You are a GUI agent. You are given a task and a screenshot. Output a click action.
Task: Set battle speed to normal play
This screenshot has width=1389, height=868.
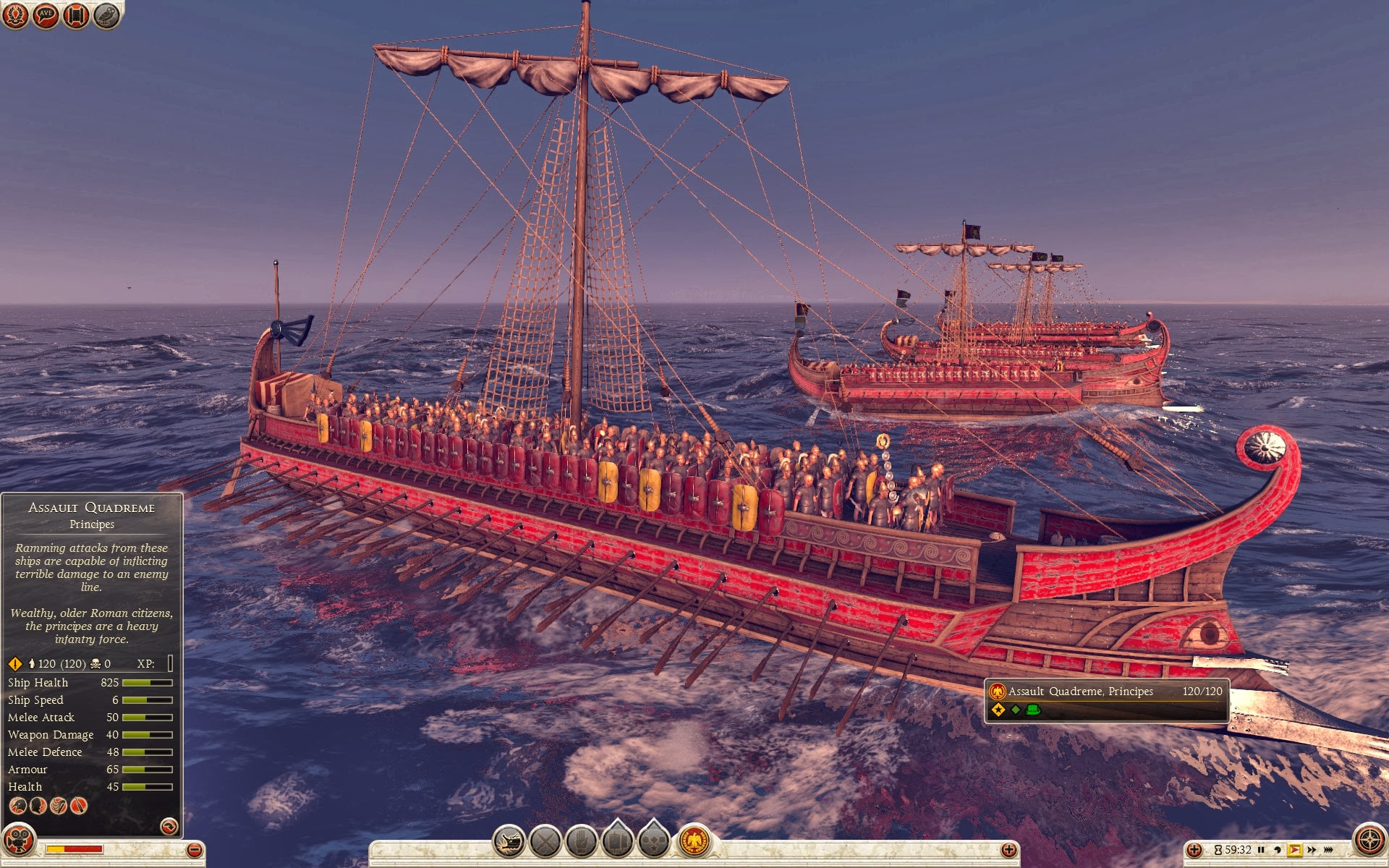[1294, 850]
